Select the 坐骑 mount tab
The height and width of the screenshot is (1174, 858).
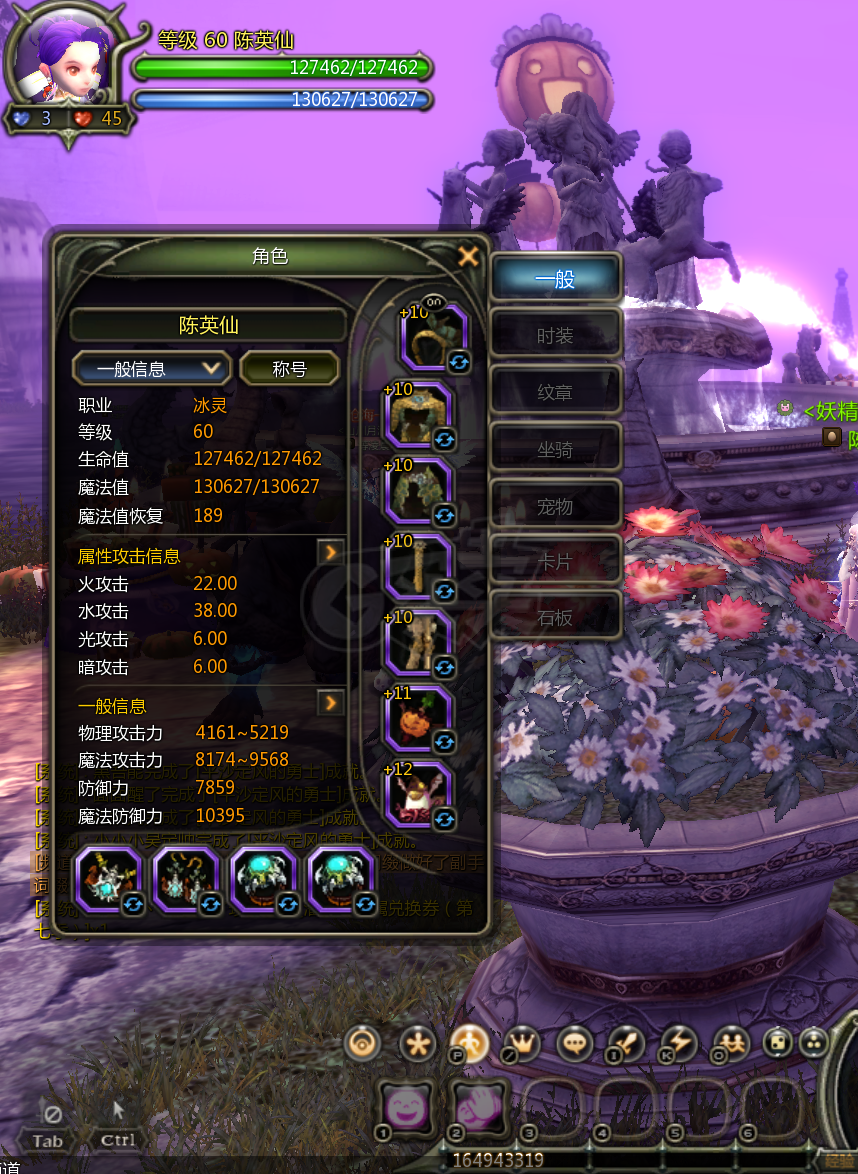tap(555, 450)
